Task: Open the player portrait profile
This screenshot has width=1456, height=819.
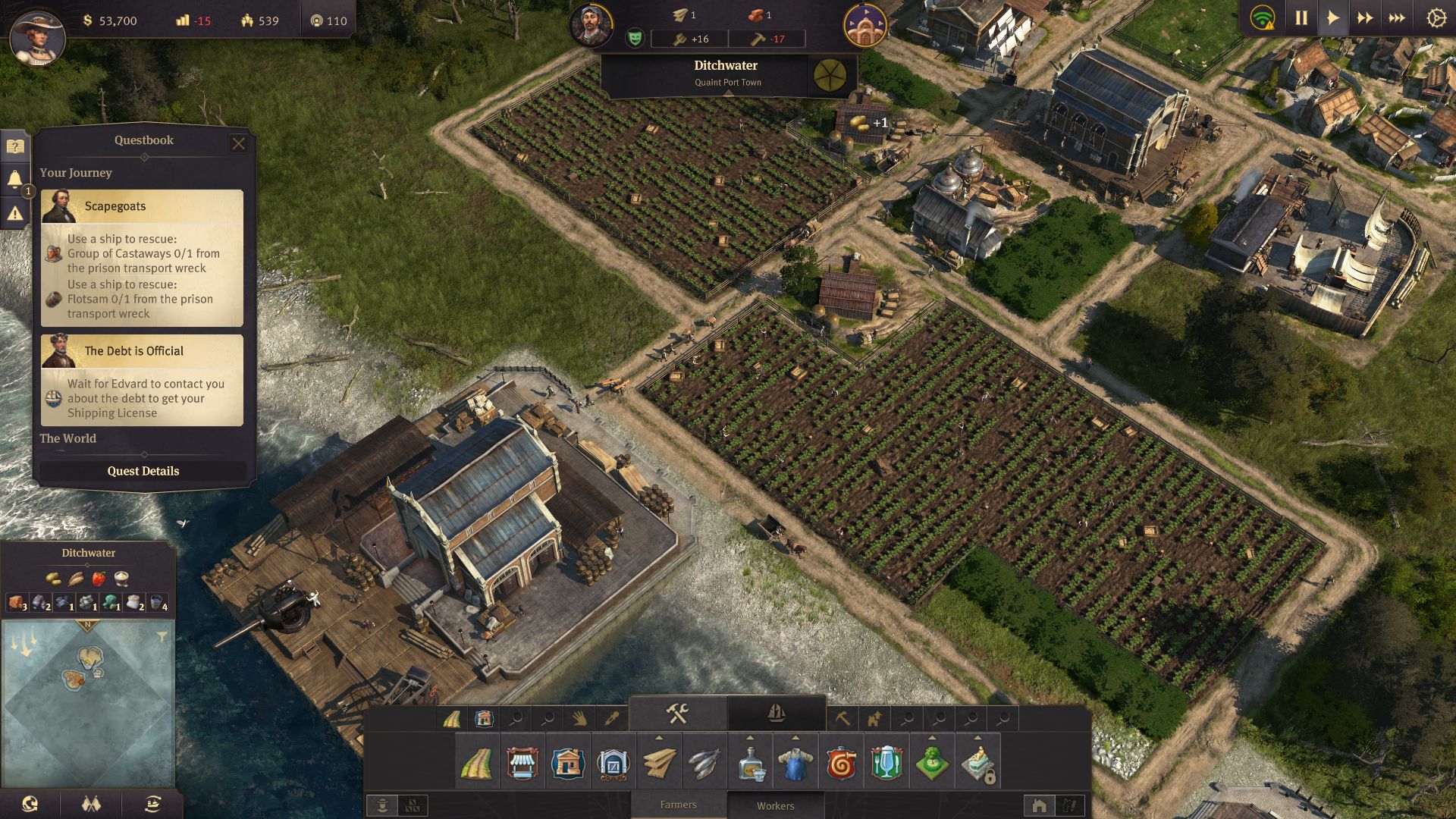Action: tap(37, 36)
